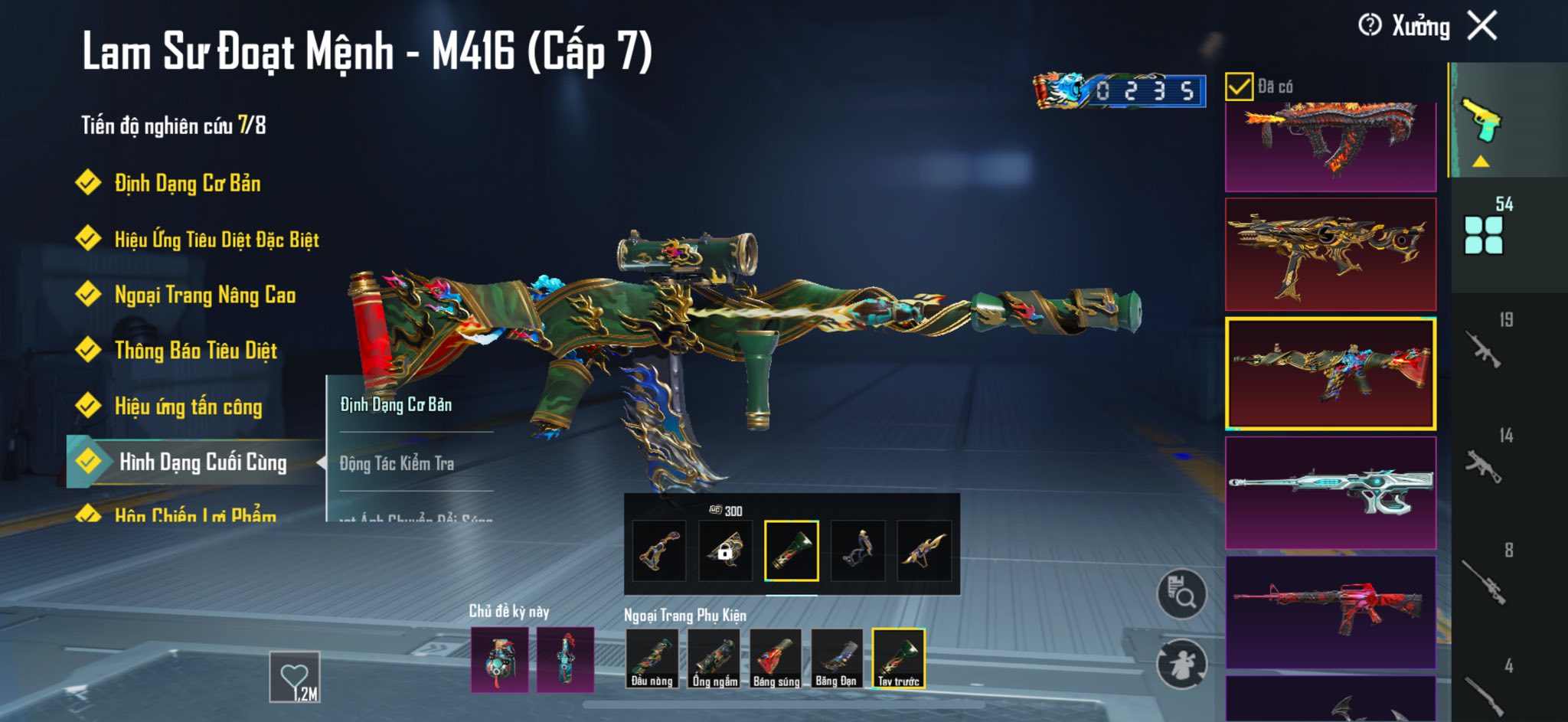1568x722 pixels.
Task: Pick the Báng súng attachment skin
Action: (776, 658)
